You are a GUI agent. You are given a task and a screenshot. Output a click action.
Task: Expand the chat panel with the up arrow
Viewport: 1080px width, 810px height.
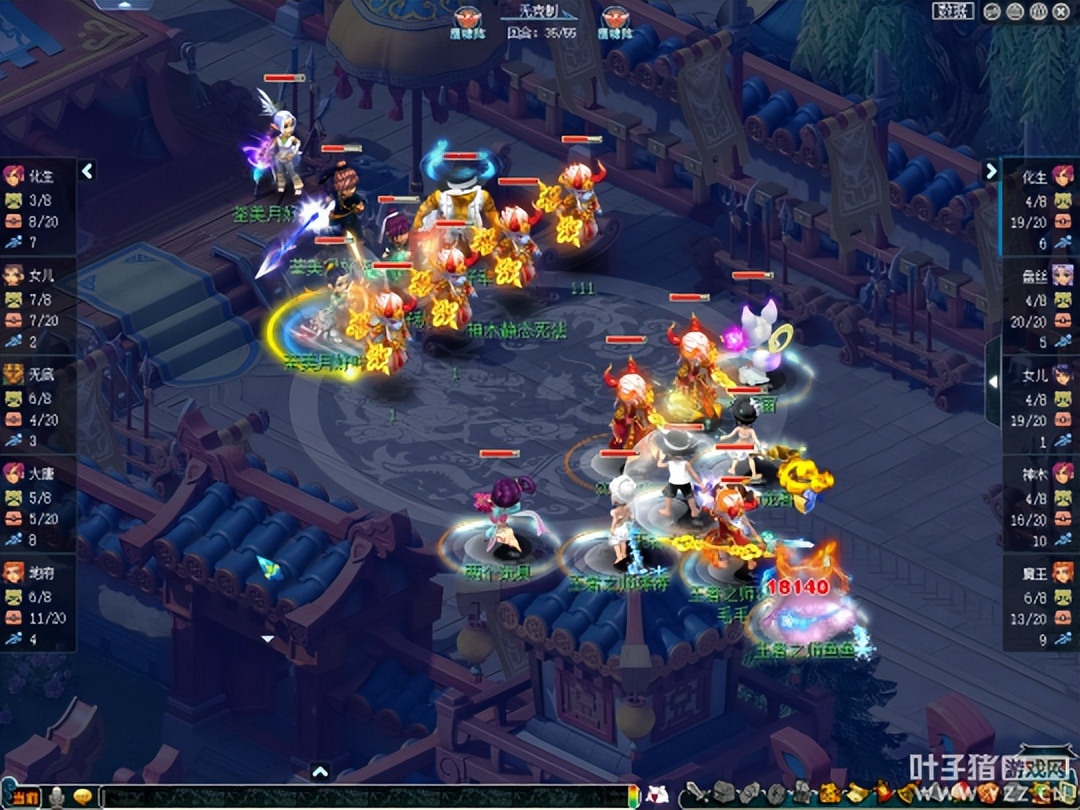319,771
